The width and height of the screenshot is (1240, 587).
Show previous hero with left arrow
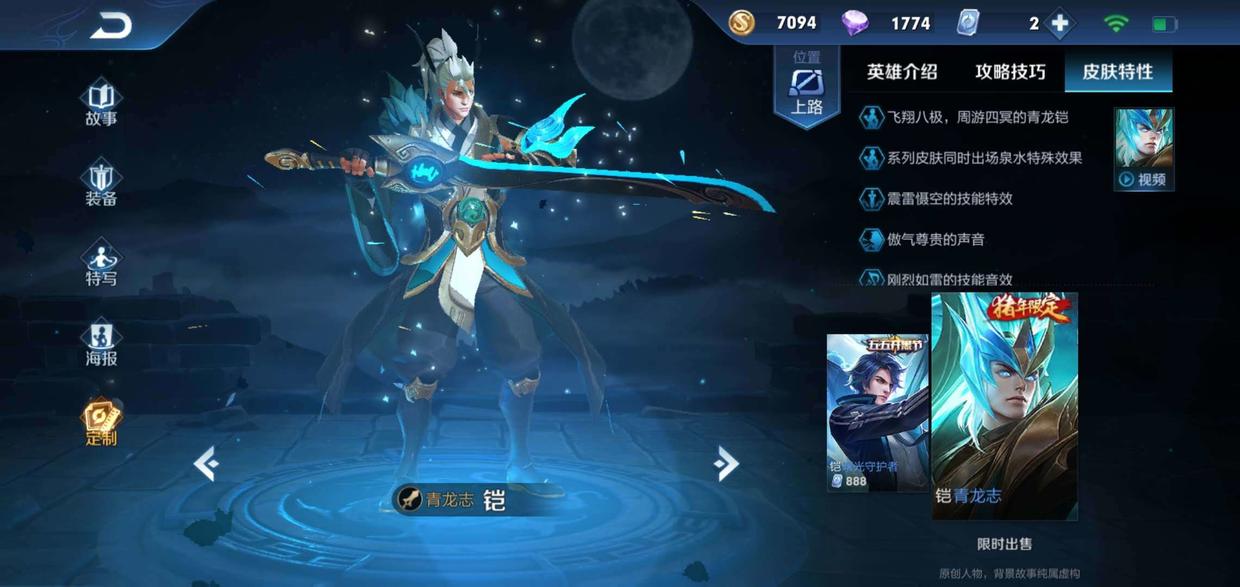coord(206,464)
